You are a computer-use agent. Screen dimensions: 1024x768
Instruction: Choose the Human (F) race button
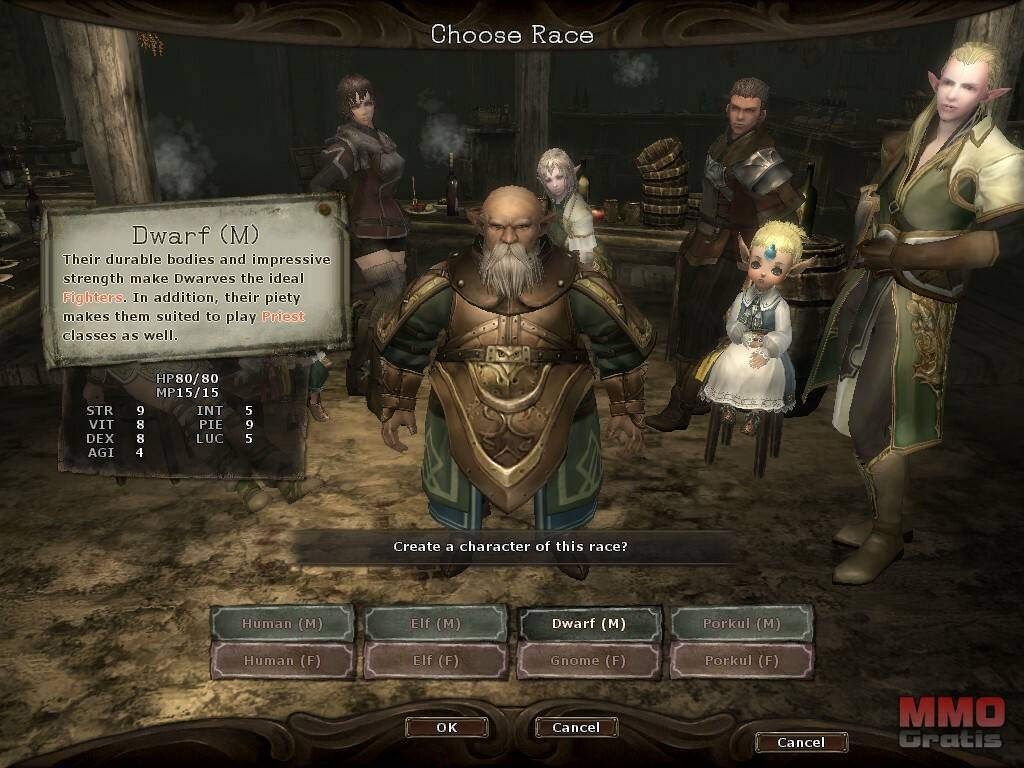(282, 660)
